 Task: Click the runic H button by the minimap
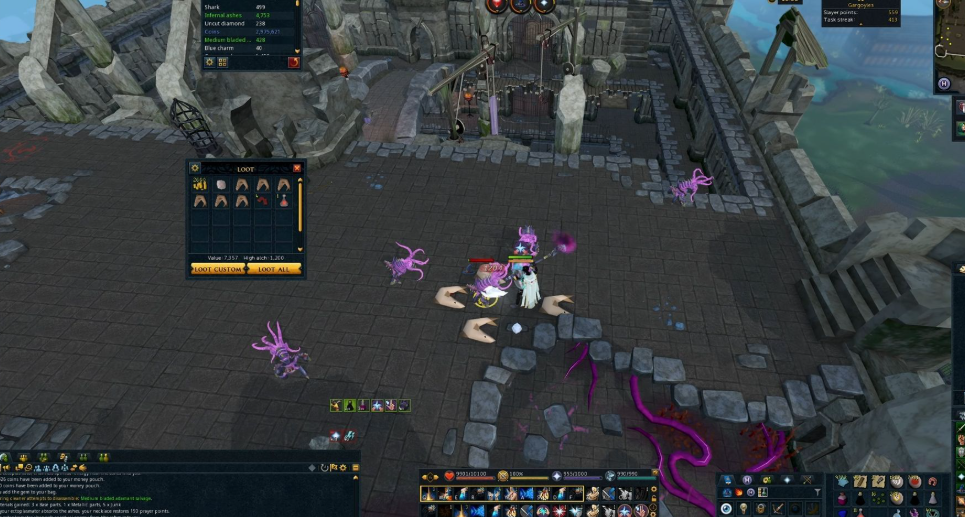(x=944, y=84)
